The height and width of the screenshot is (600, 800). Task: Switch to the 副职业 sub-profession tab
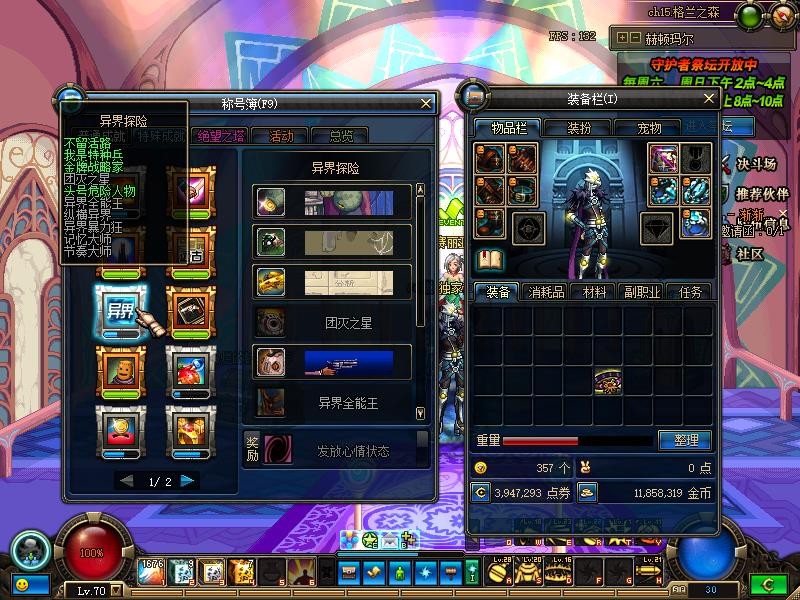click(x=641, y=292)
